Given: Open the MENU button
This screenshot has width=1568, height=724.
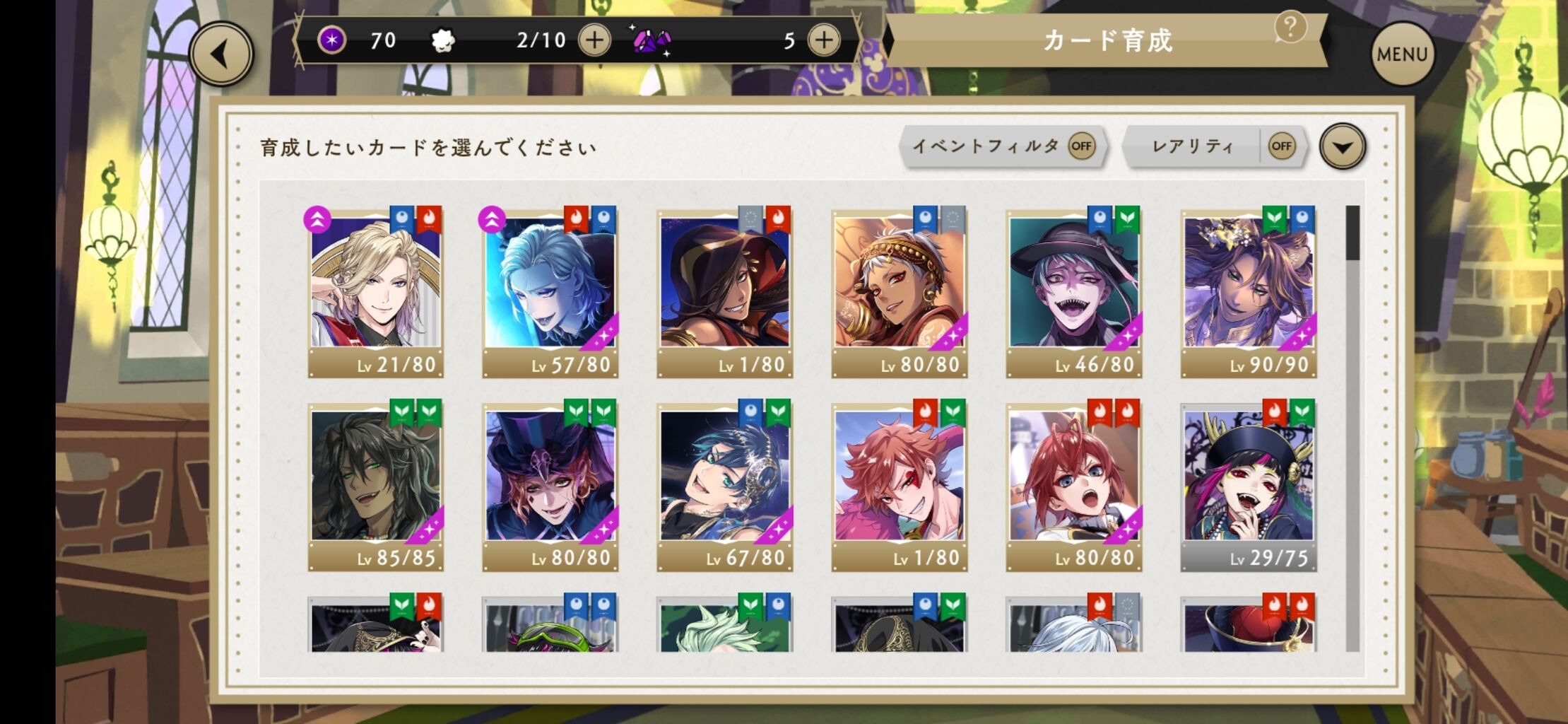Looking at the screenshot, I should tap(1403, 52).
